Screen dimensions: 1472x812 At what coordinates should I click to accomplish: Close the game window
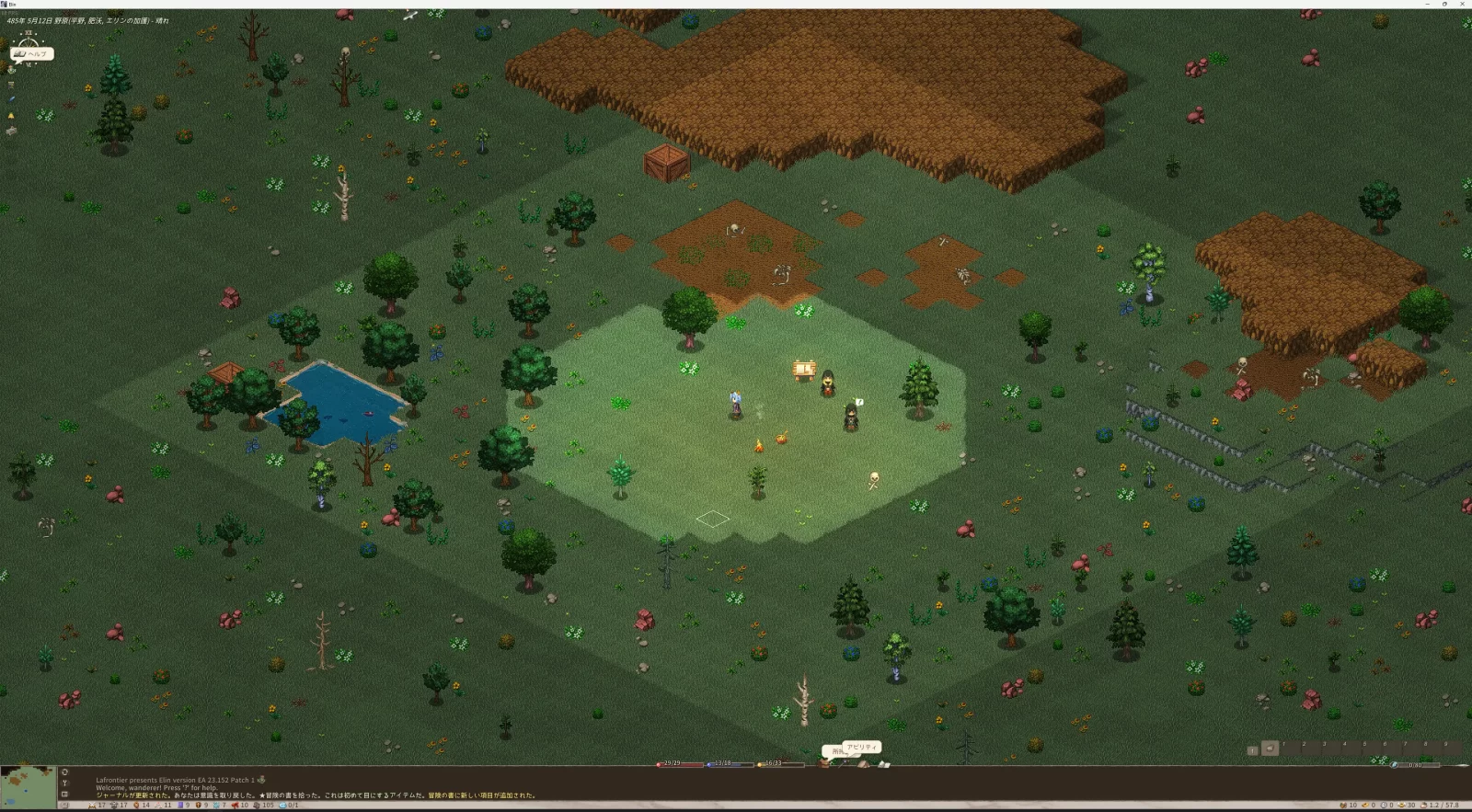tap(1462, 5)
